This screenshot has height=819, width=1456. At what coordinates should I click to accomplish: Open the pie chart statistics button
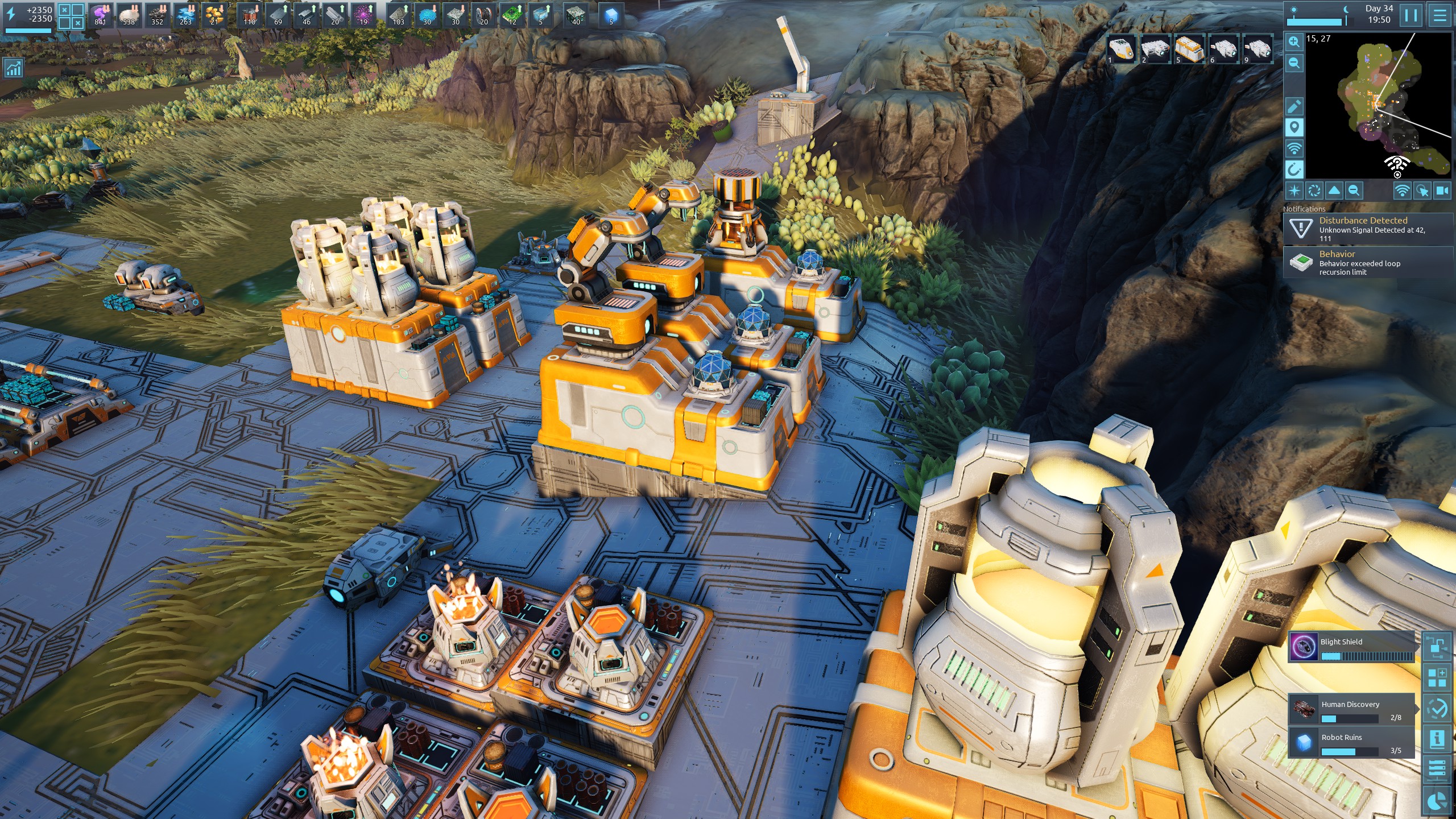coord(1437,801)
